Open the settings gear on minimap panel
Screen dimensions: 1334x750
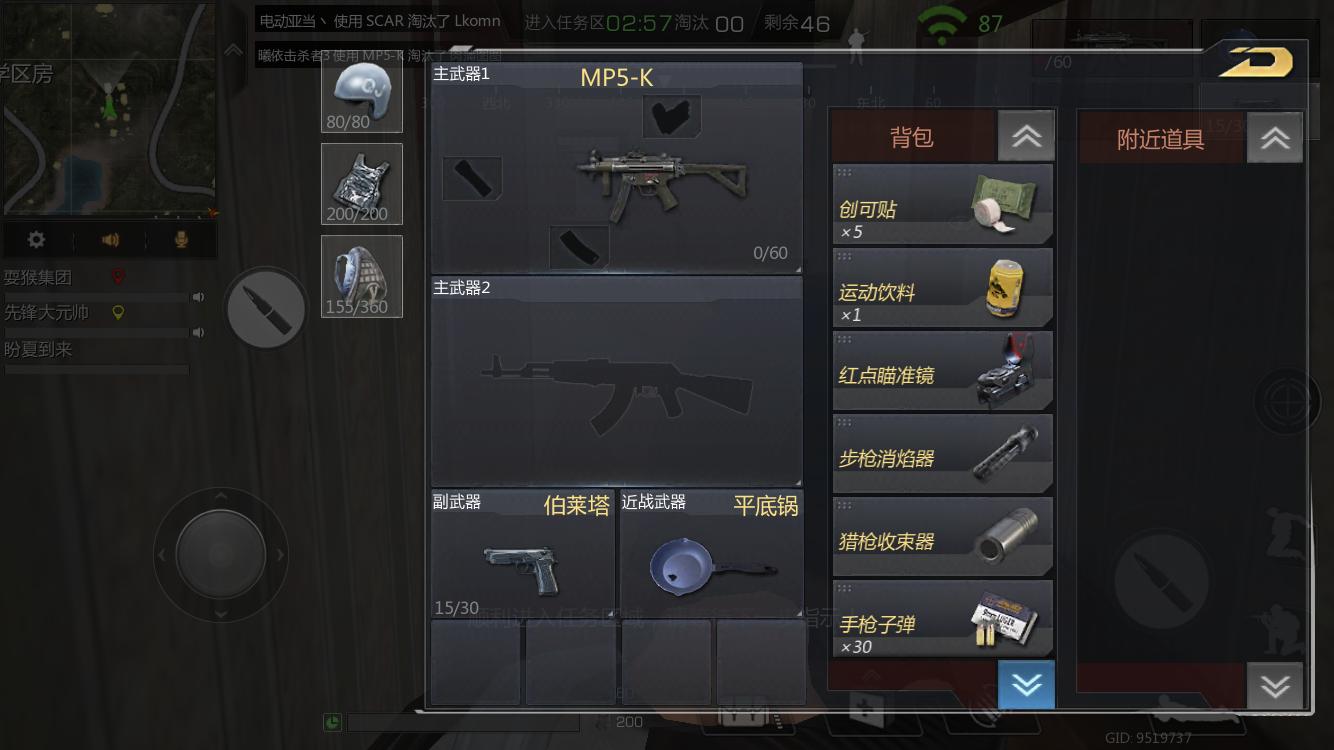coord(37,239)
